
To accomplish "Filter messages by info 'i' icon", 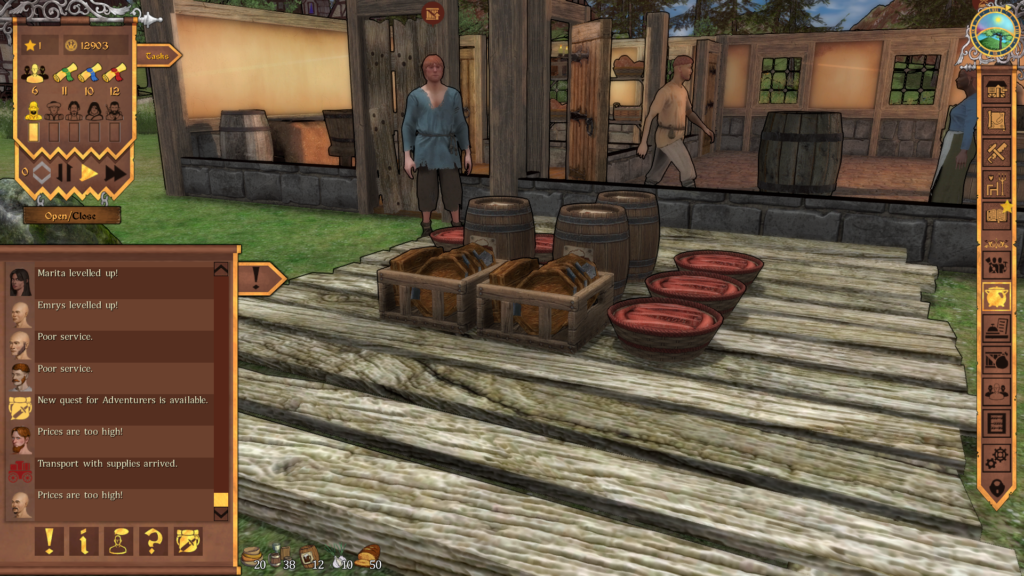I will [83, 541].
